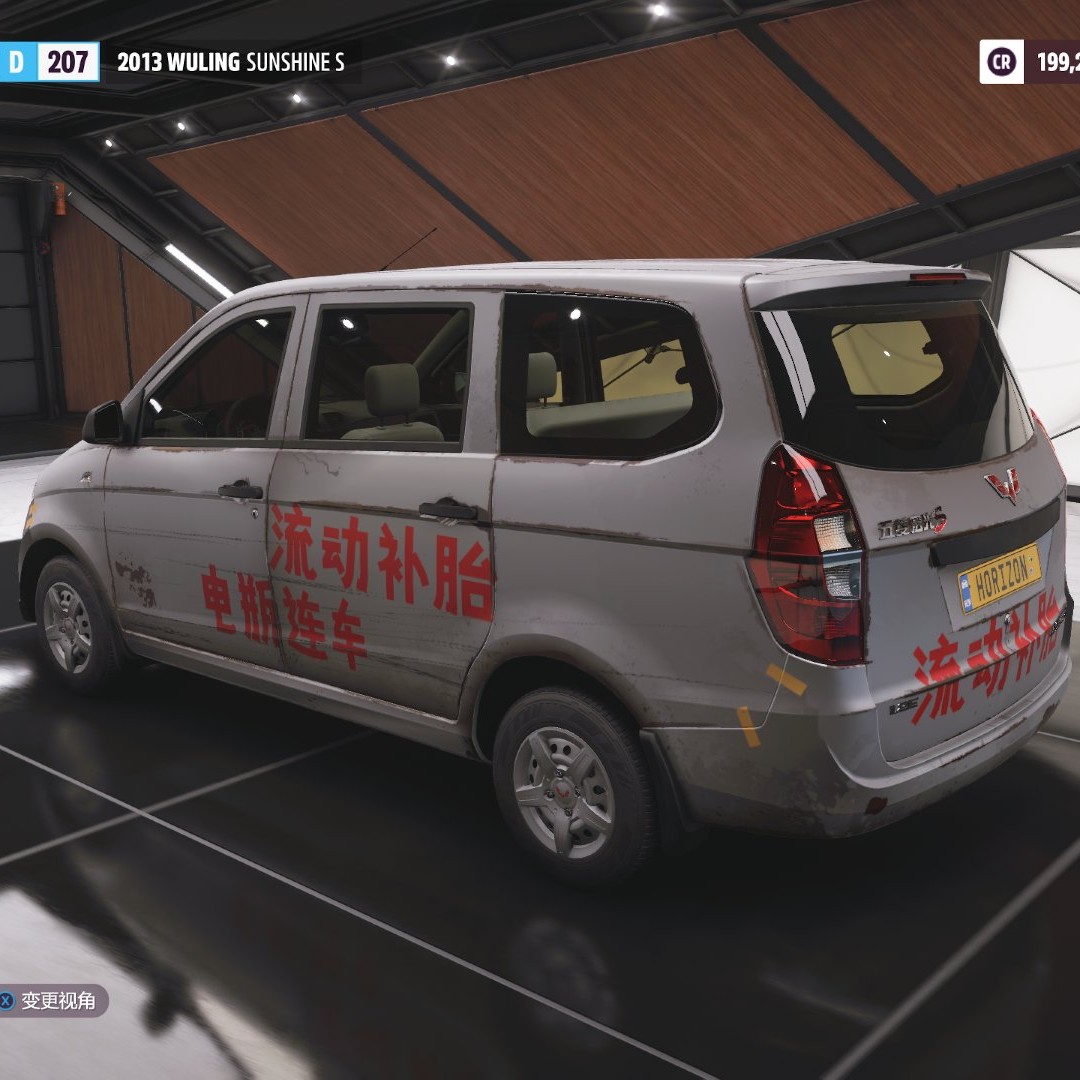The height and width of the screenshot is (1080, 1080).
Task: Click the 变更视角 change view button
Action: [x=52, y=1000]
